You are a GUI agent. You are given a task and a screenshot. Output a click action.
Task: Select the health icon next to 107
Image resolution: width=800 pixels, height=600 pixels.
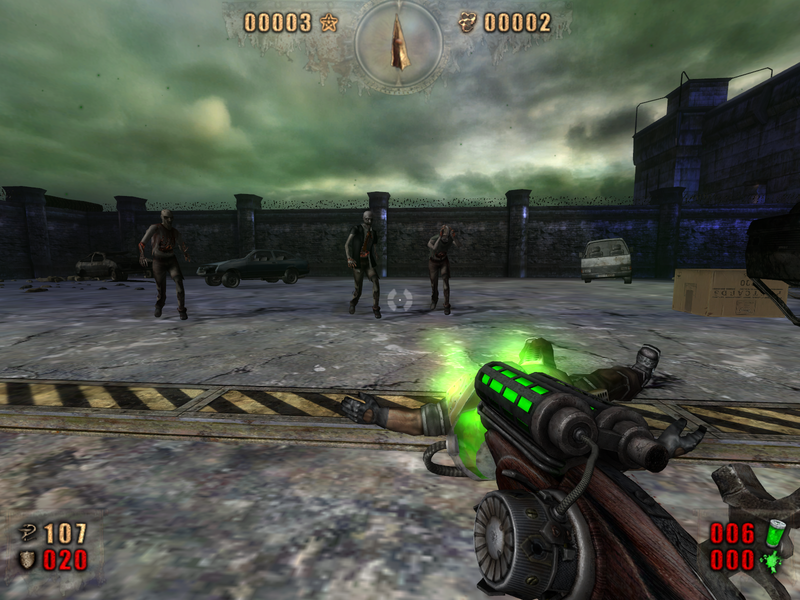tap(27, 533)
